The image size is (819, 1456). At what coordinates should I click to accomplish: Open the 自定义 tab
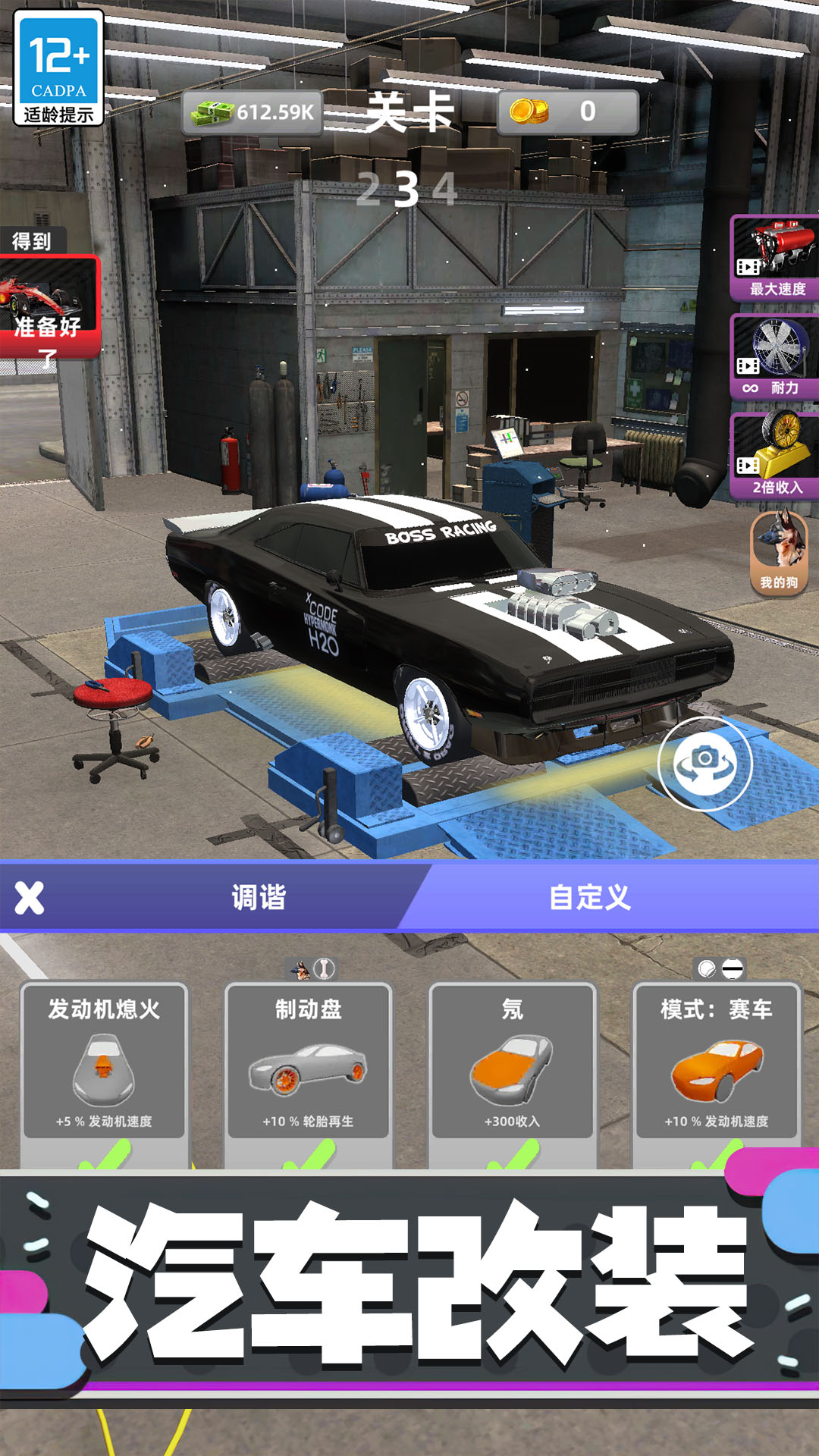(590, 898)
